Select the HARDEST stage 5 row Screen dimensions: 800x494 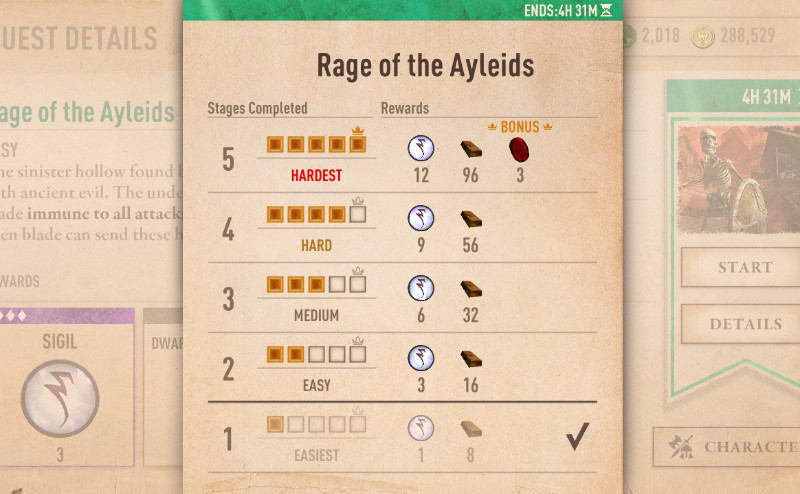pyautogui.click(x=401, y=158)
